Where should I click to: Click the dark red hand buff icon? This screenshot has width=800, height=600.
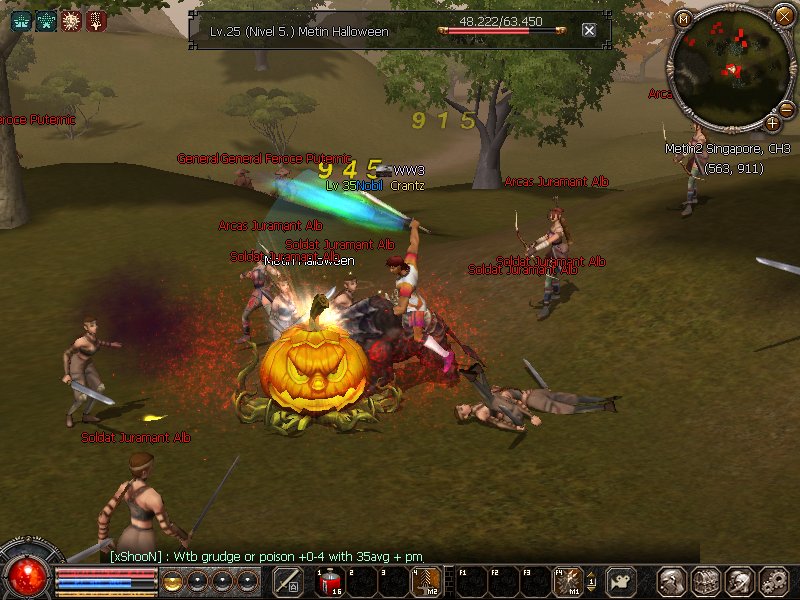[96, 20]
